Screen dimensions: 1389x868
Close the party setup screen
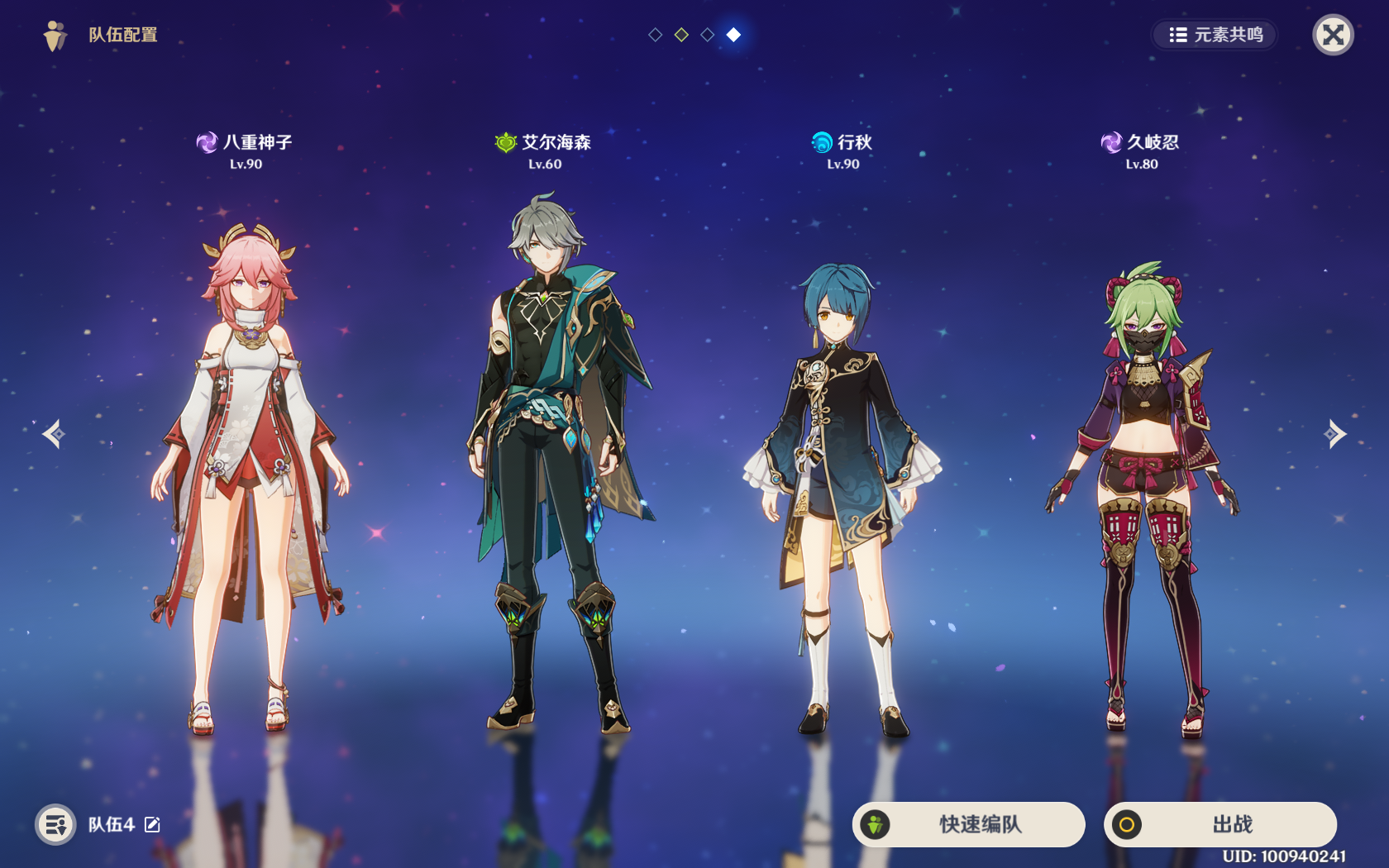click(1333, 35)
